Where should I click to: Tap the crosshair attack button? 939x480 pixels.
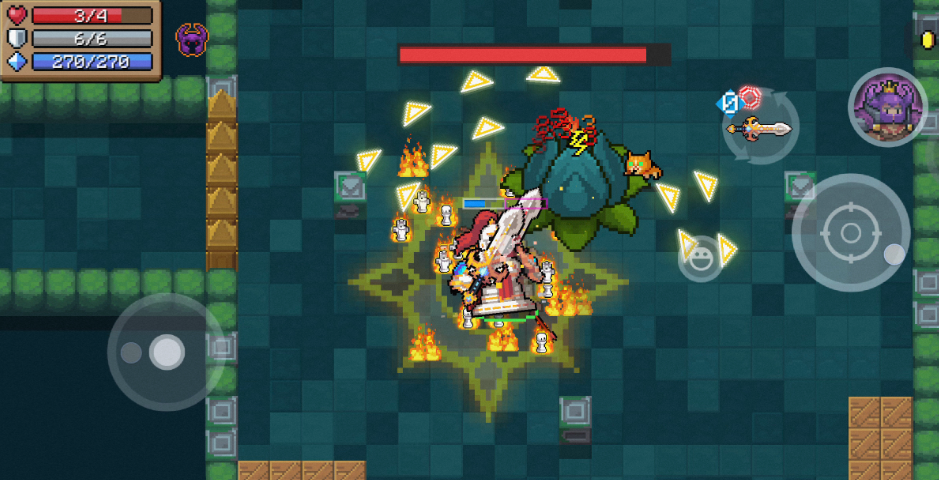(x=850, y=234)
